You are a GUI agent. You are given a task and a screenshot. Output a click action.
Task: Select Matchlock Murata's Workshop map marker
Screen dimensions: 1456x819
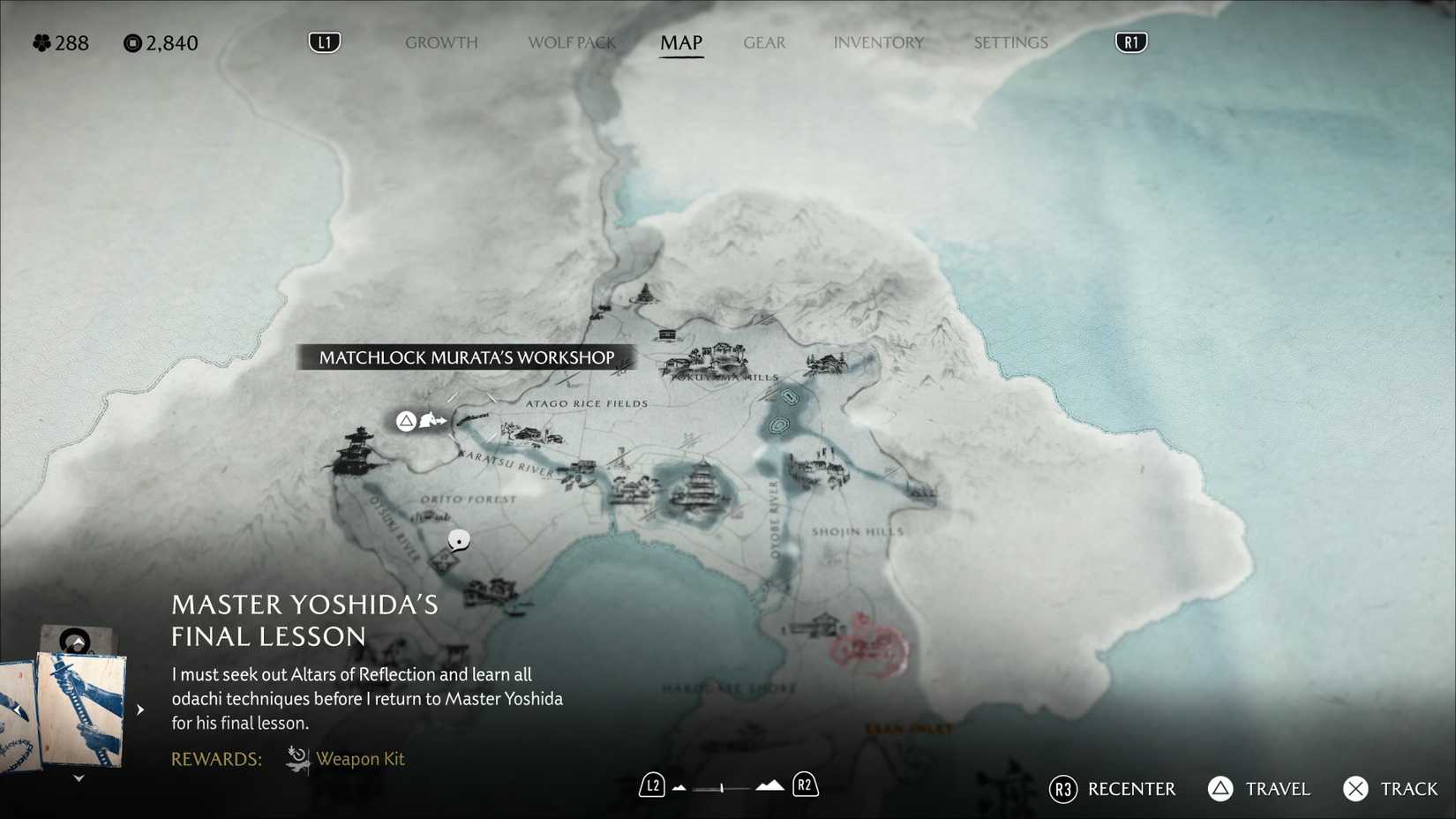tap(432, 421)
